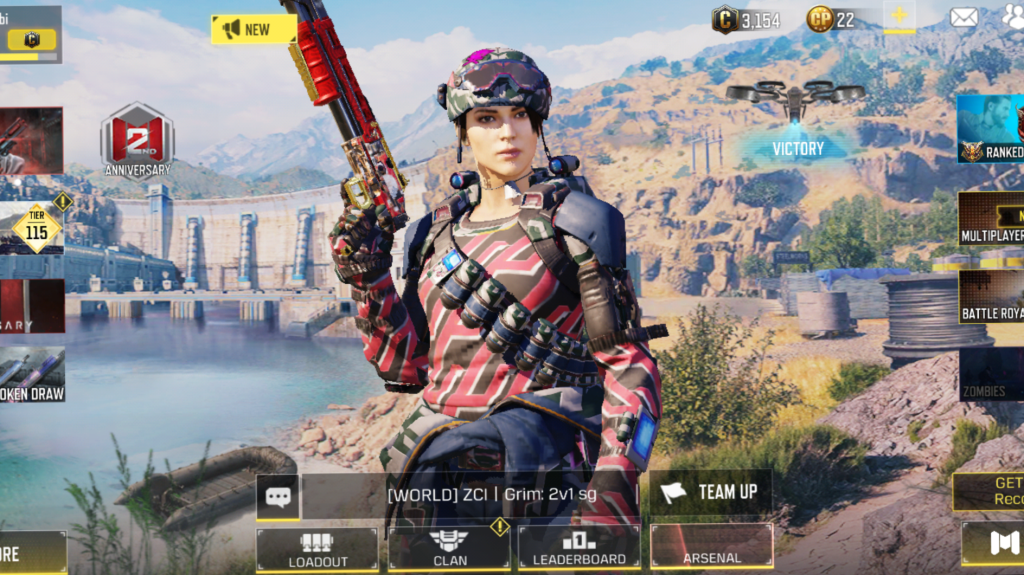This screenshot has height=575, width=1024.
Task: Open the friends icon
Action: (1011, 17)
